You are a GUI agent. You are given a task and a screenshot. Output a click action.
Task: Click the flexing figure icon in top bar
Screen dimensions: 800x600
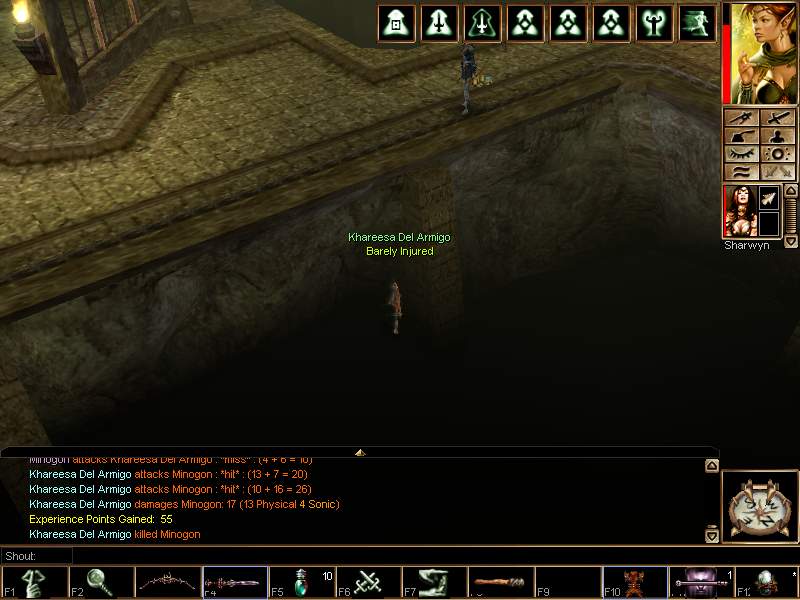tap(655, 23)
